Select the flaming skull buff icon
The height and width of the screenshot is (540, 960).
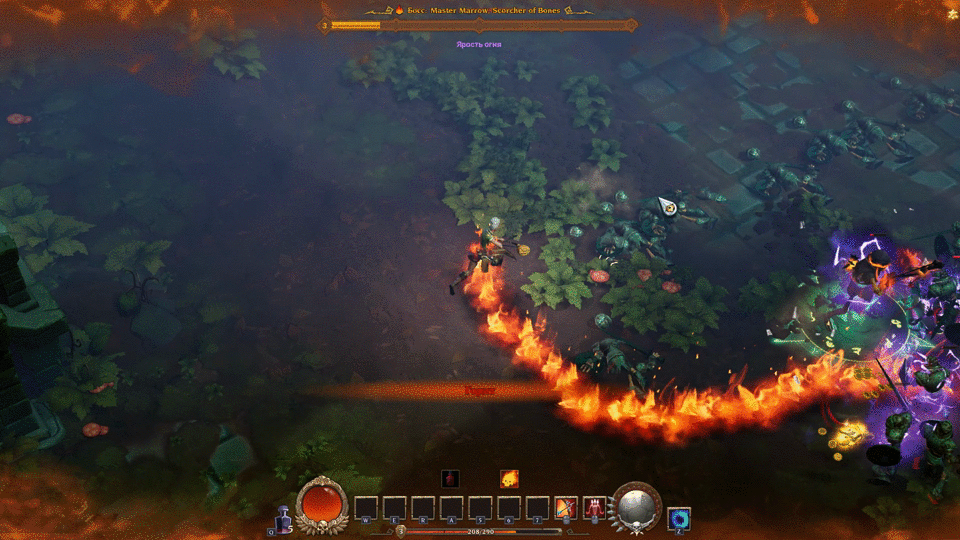click(x=509, y=479)
